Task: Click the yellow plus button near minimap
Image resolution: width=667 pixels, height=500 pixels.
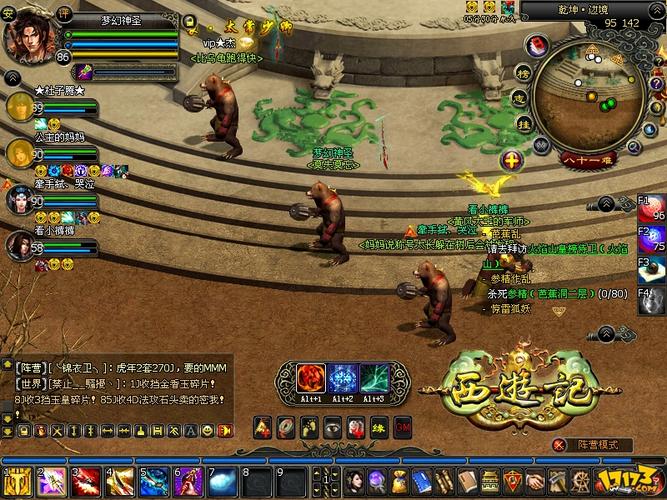Action: 512,160
